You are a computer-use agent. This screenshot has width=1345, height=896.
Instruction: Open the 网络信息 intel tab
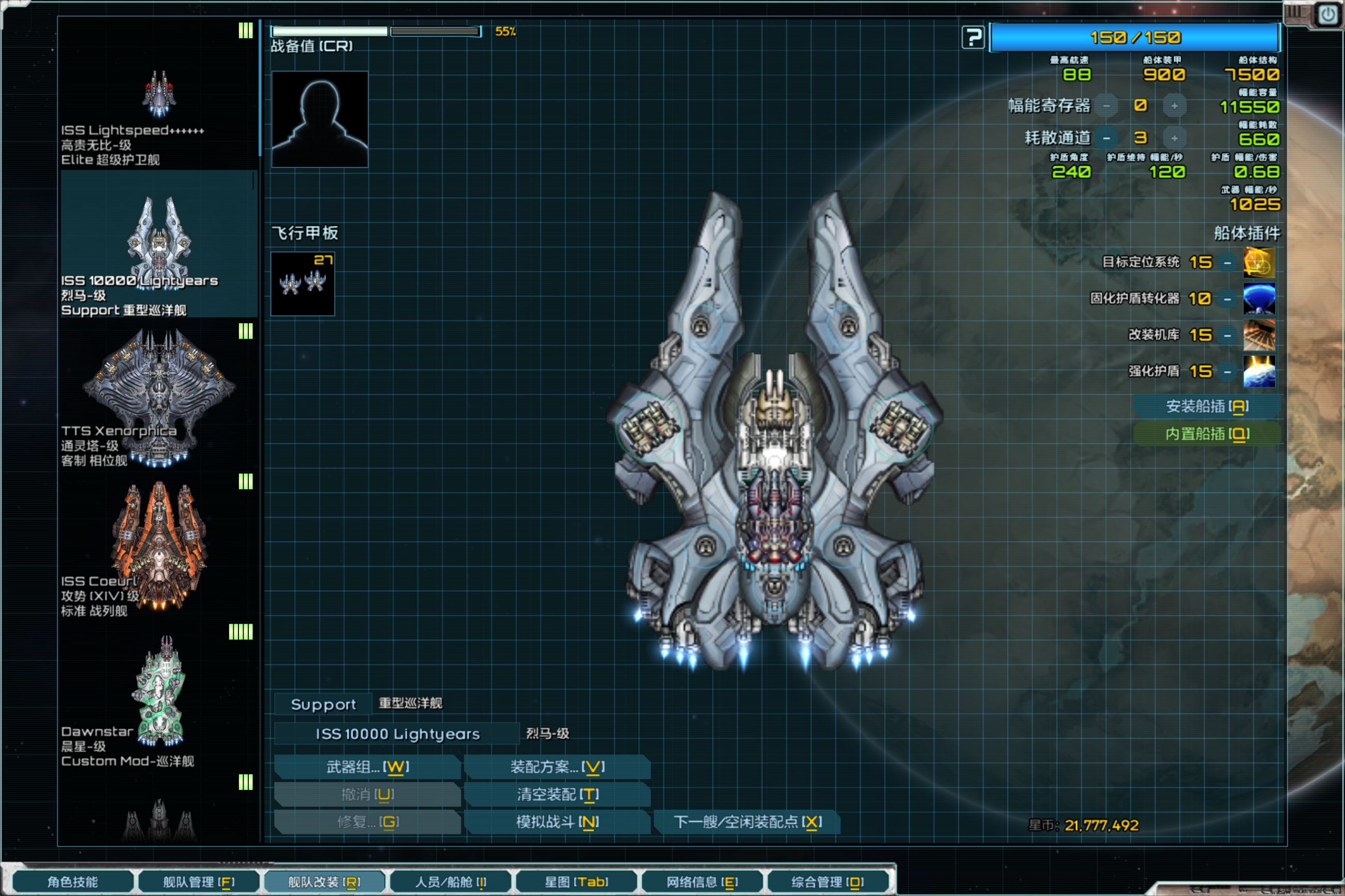tap(701, 882)
